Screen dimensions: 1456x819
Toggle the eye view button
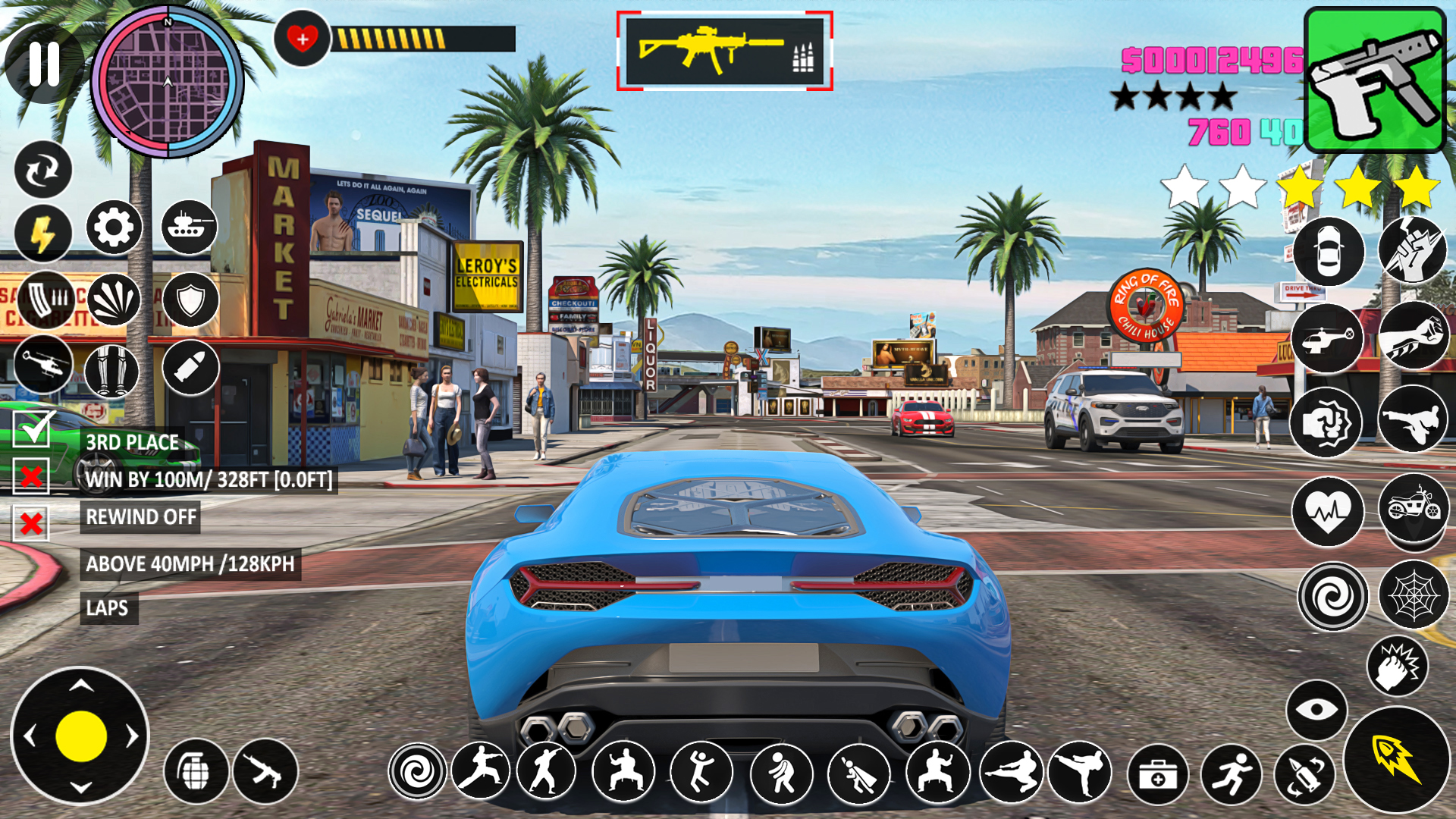(x=1316, y=710)
